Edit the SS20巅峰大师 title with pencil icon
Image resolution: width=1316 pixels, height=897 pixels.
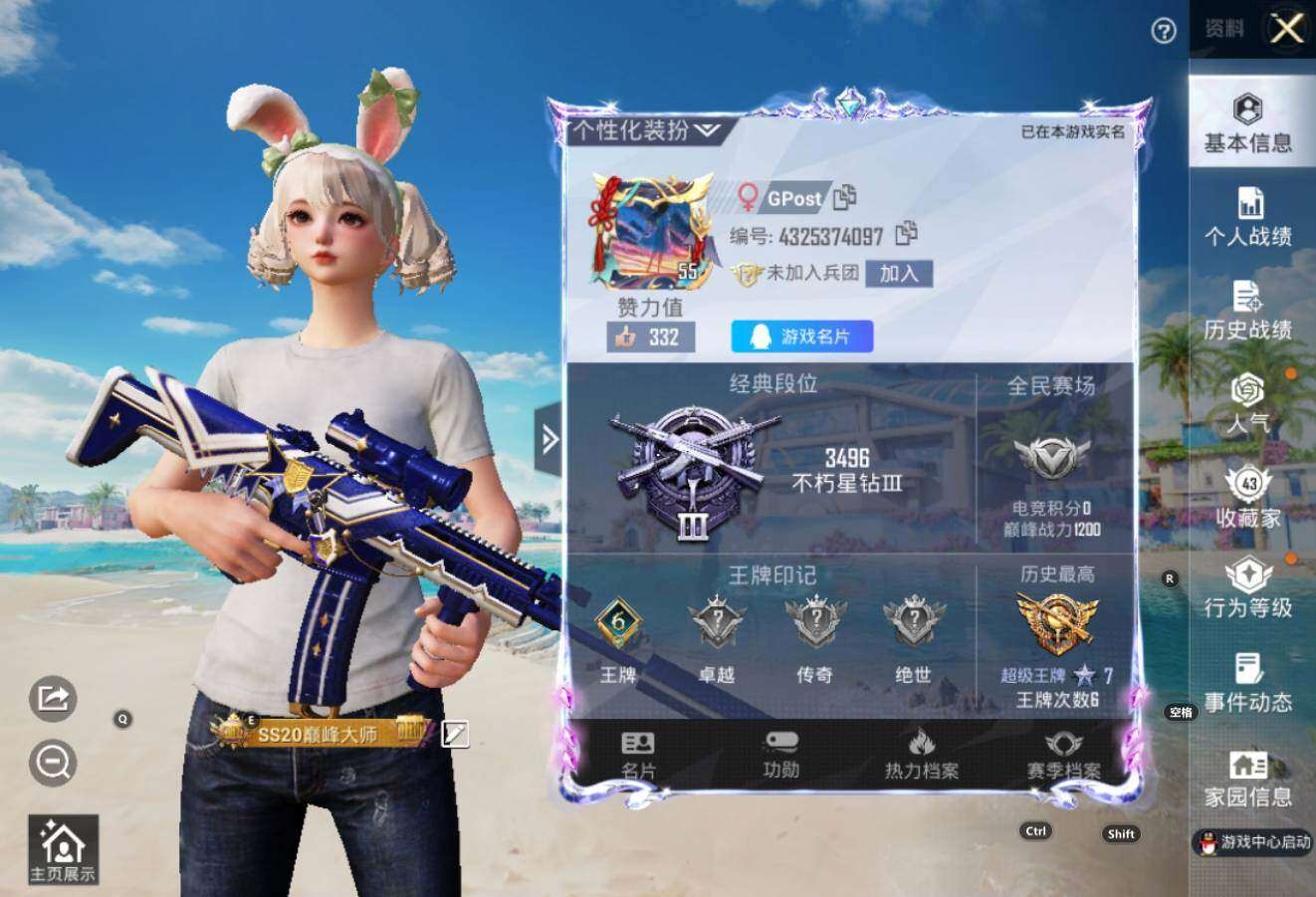(x=455, y=734)
